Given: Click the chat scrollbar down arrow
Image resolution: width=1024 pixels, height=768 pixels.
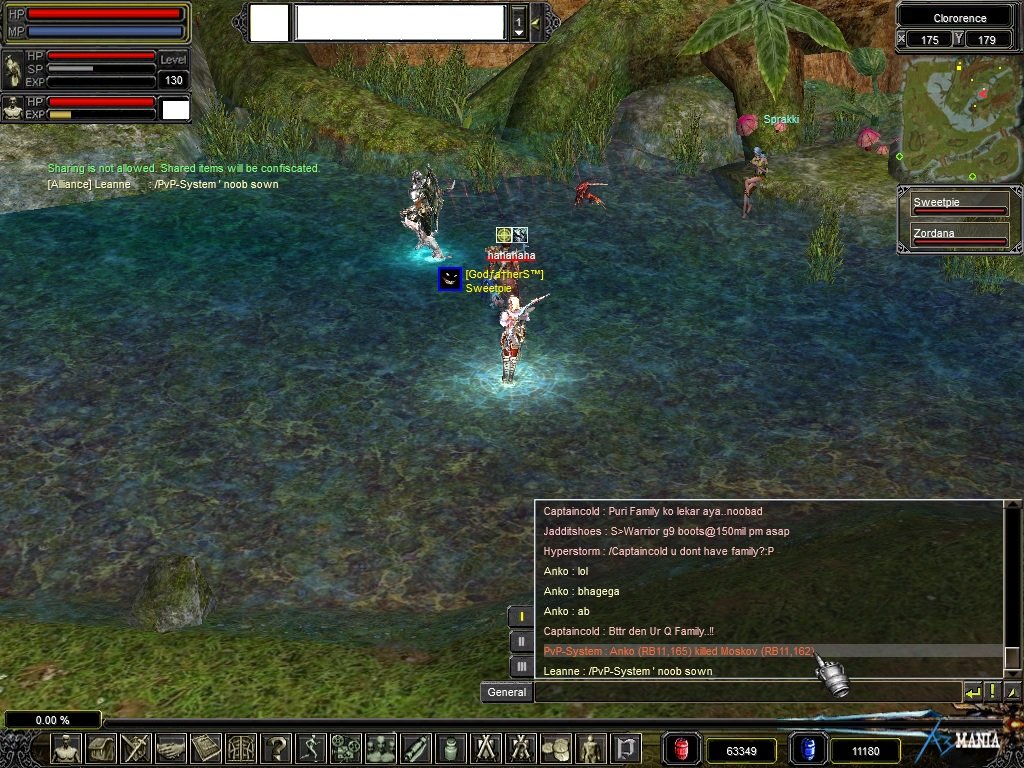Looking at the screenshot, I should coord(1012,671).
